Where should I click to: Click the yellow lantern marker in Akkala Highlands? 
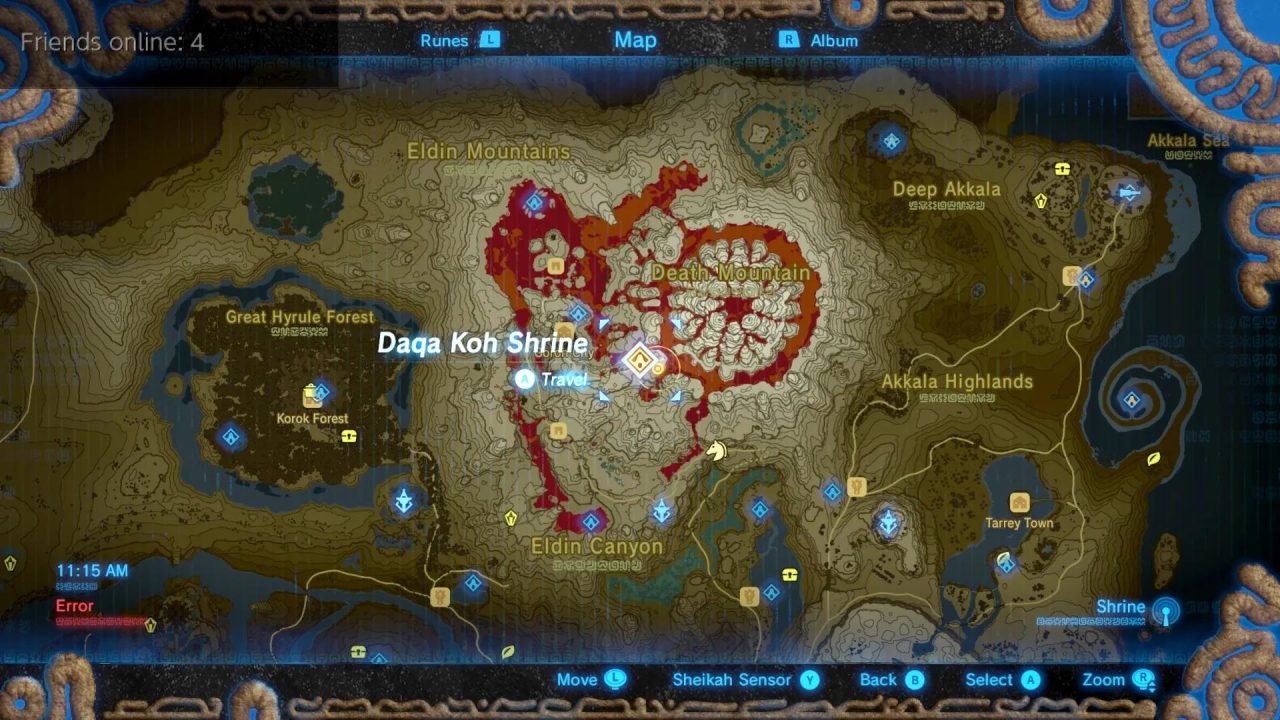click(858, 488)
